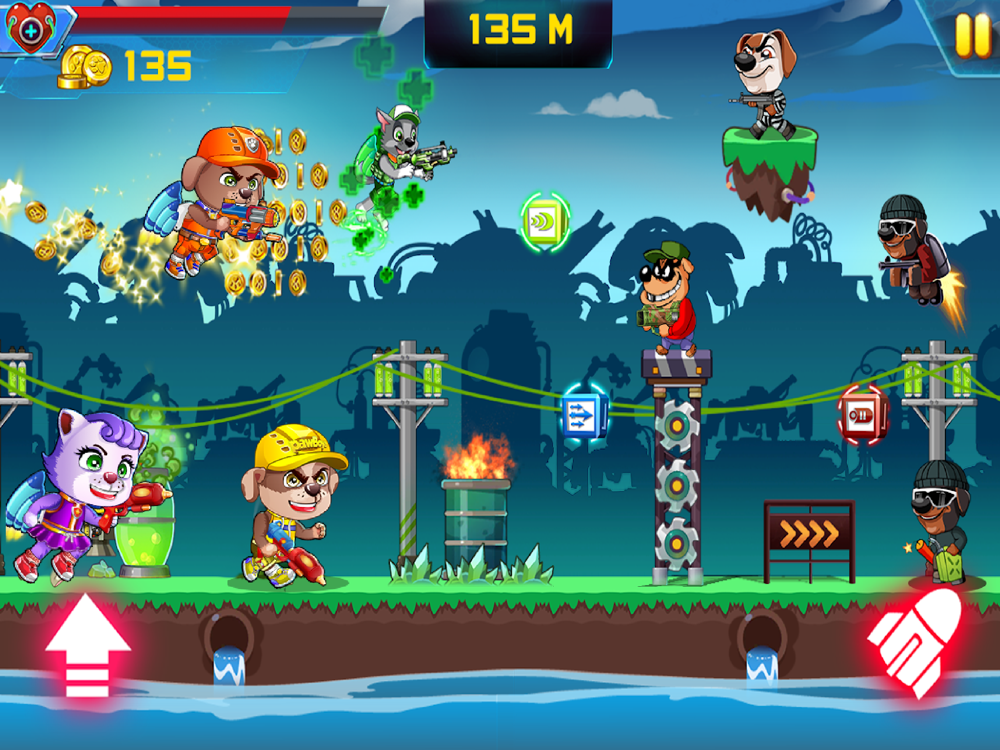
Task: Pause the game with the yellow button
Action: pyautogui.click(x=971, y=37)
